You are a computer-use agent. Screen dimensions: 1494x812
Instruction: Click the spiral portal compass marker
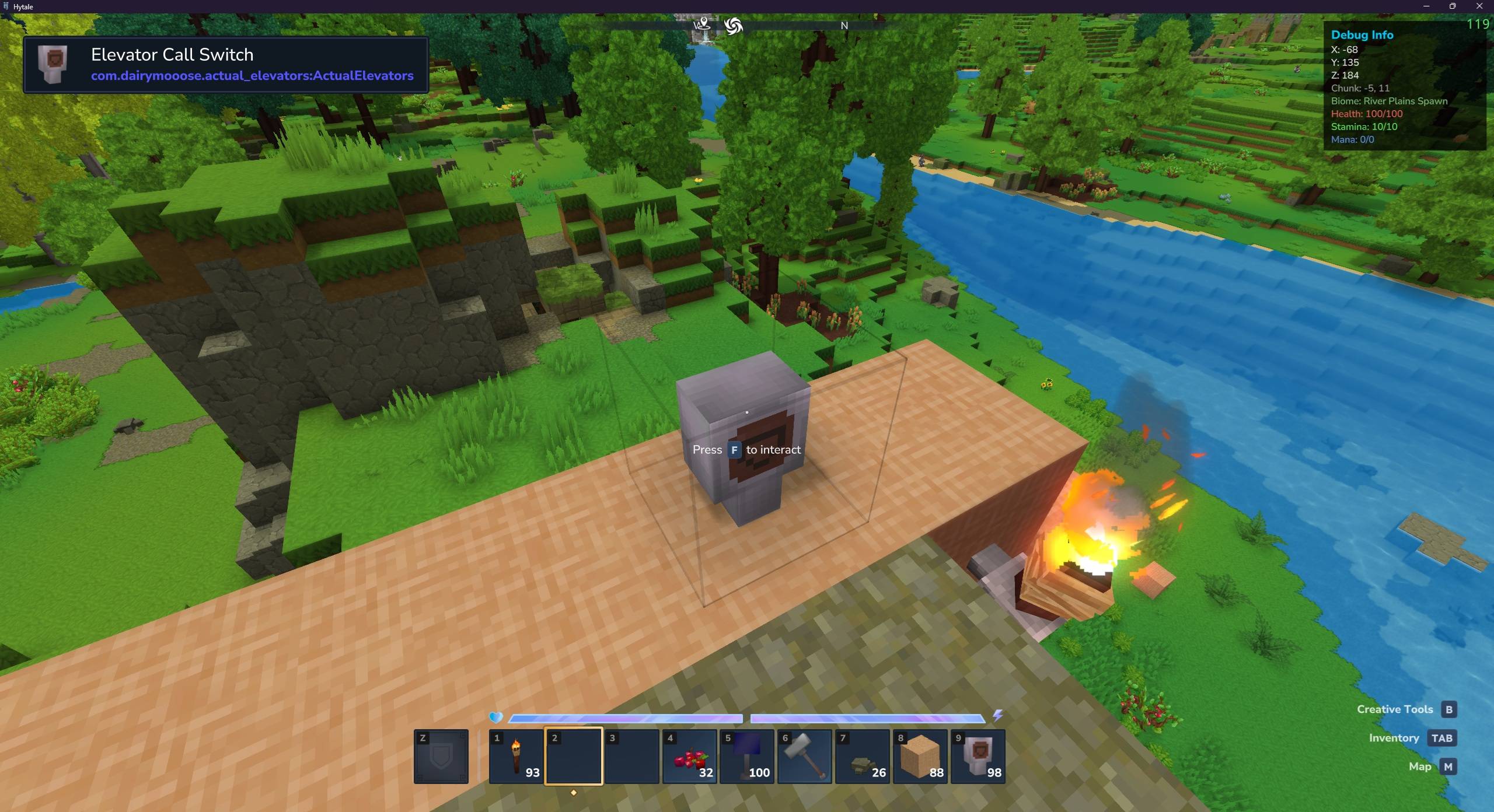pyautogui.click(x=733, y=26)
